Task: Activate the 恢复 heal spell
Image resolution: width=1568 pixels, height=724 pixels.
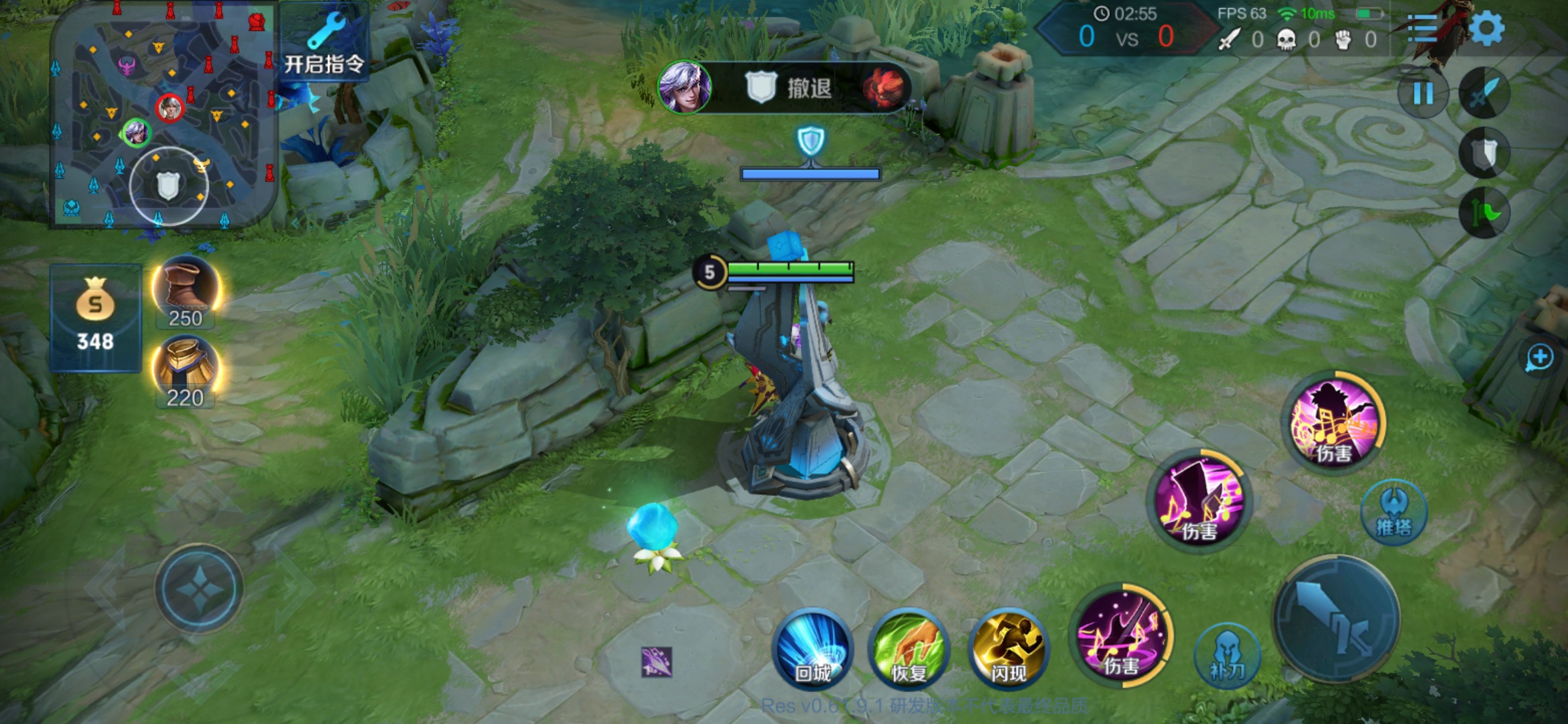Action: [909, 650]
